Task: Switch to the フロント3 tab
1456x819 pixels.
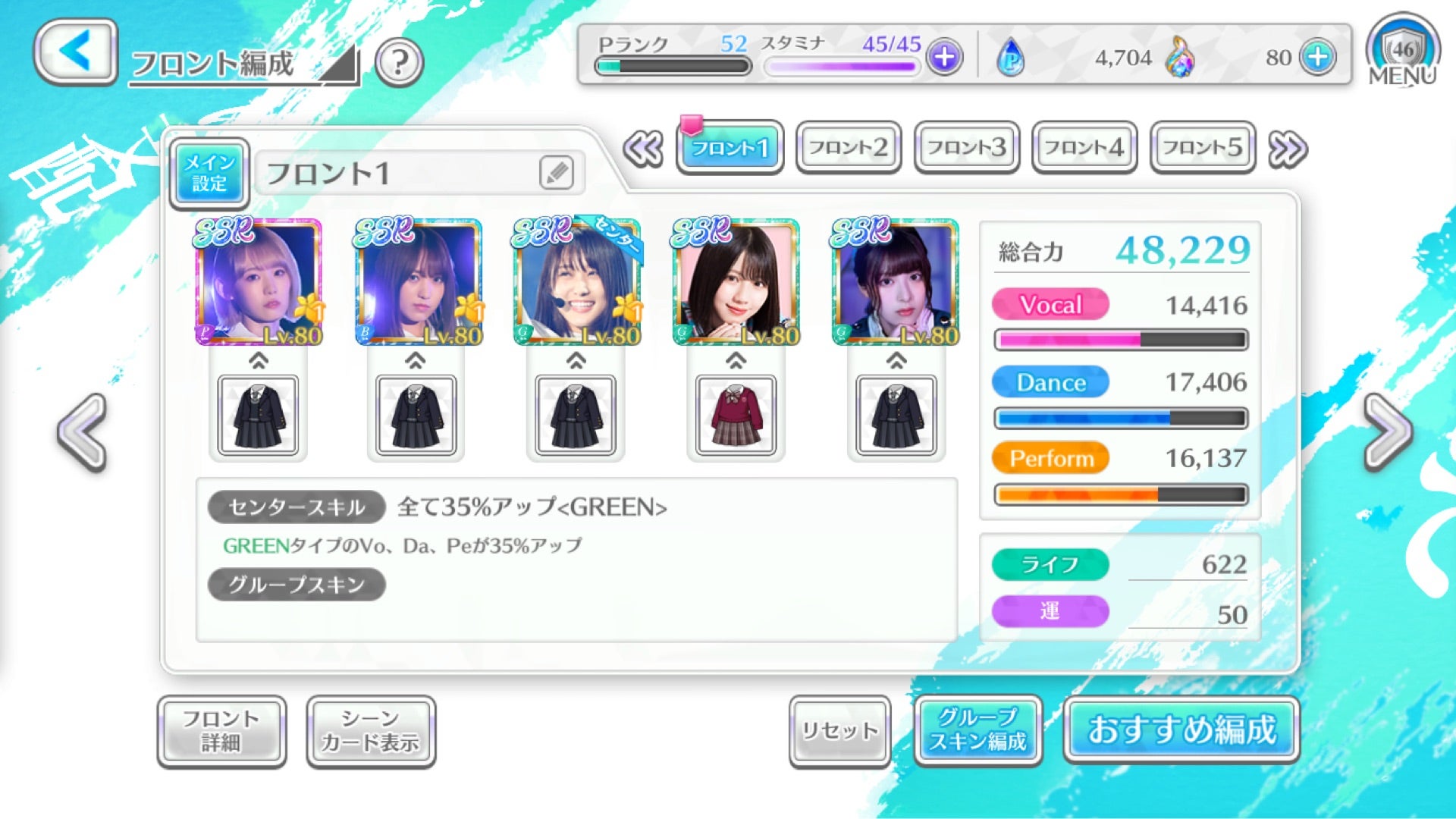Action: pyautogui.click(x=966, y=147)
